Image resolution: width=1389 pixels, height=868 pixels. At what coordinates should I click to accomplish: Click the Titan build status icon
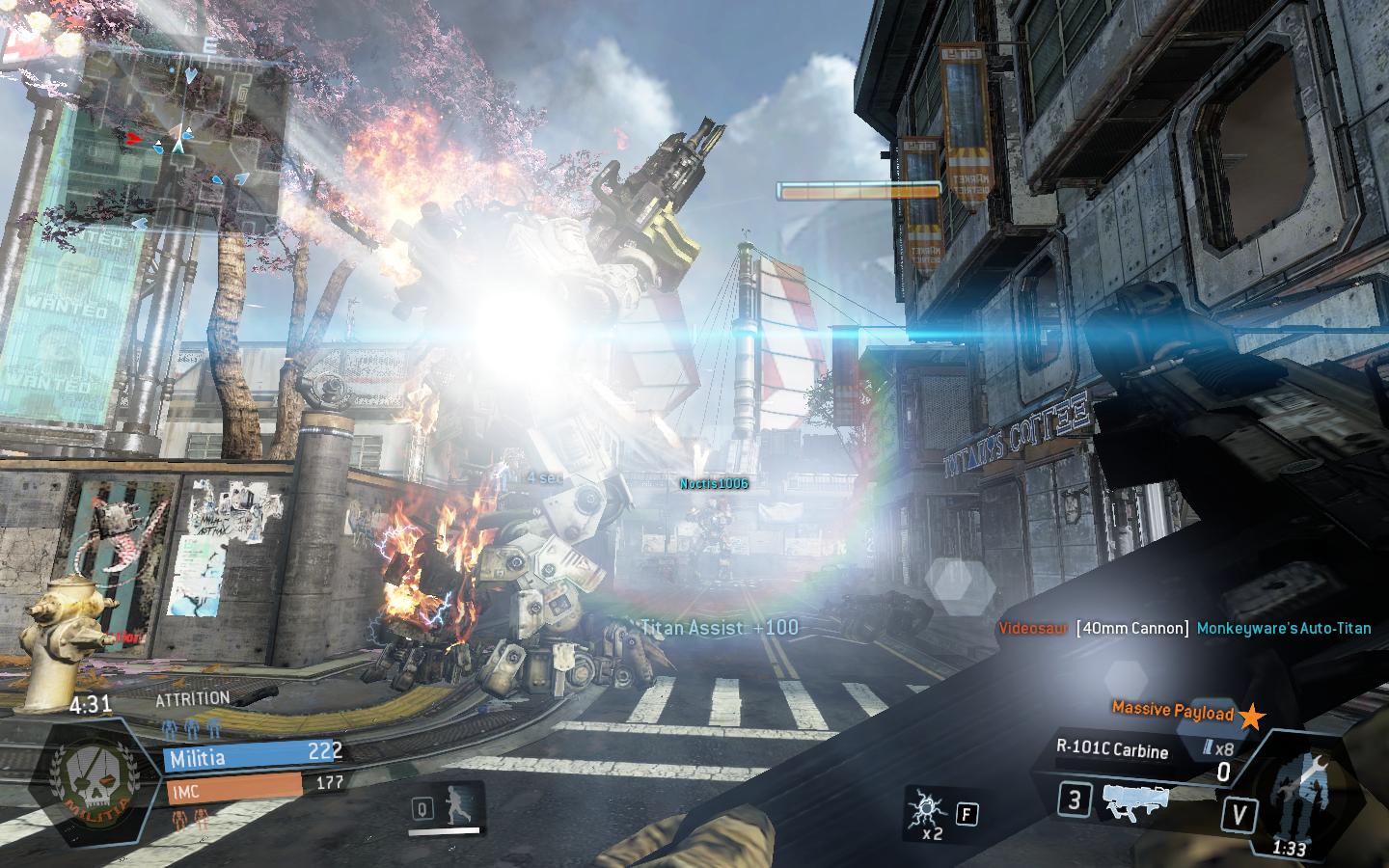click(x=1297, y=791)
